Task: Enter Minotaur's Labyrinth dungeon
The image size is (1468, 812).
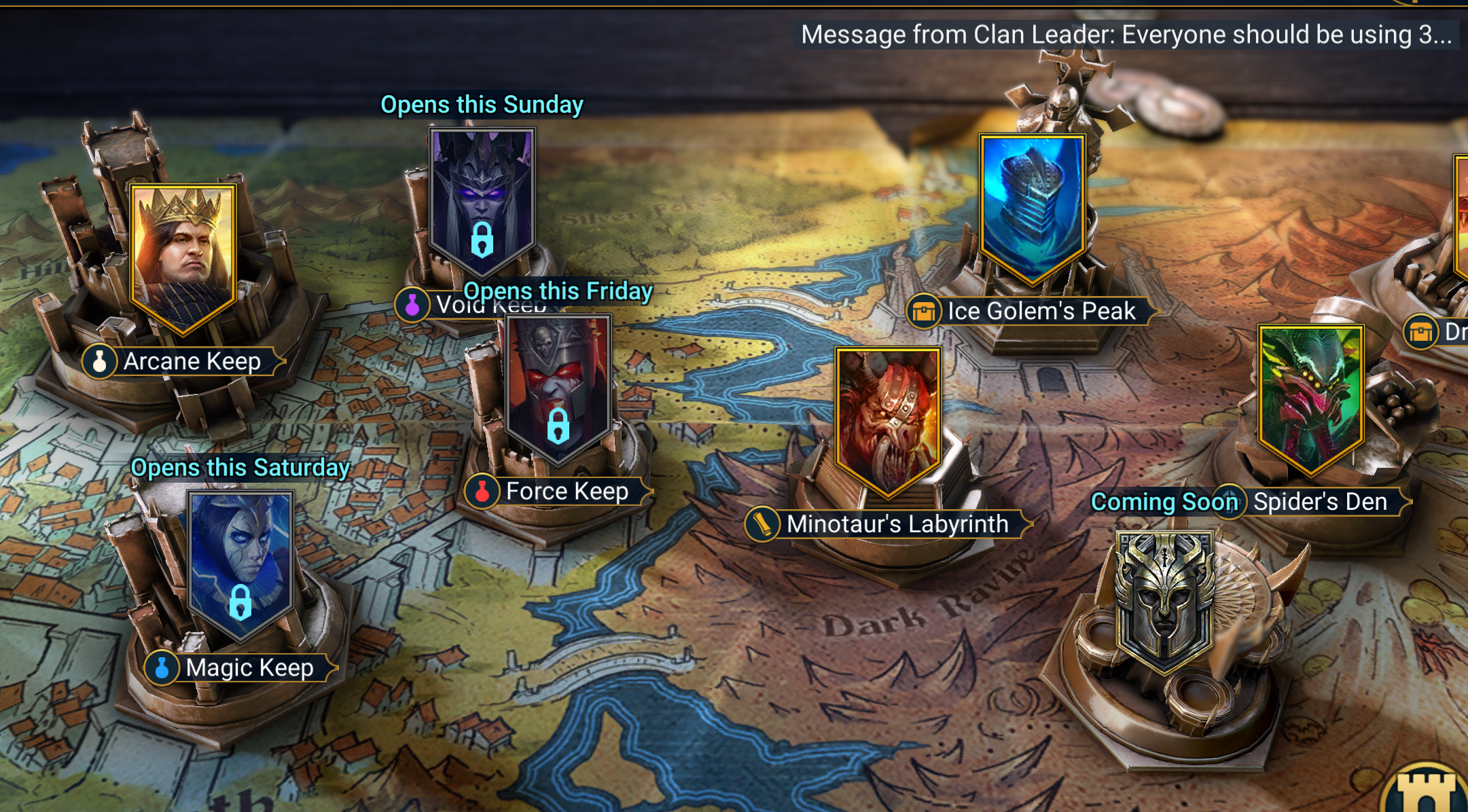Action: click(x=888, y=418)
